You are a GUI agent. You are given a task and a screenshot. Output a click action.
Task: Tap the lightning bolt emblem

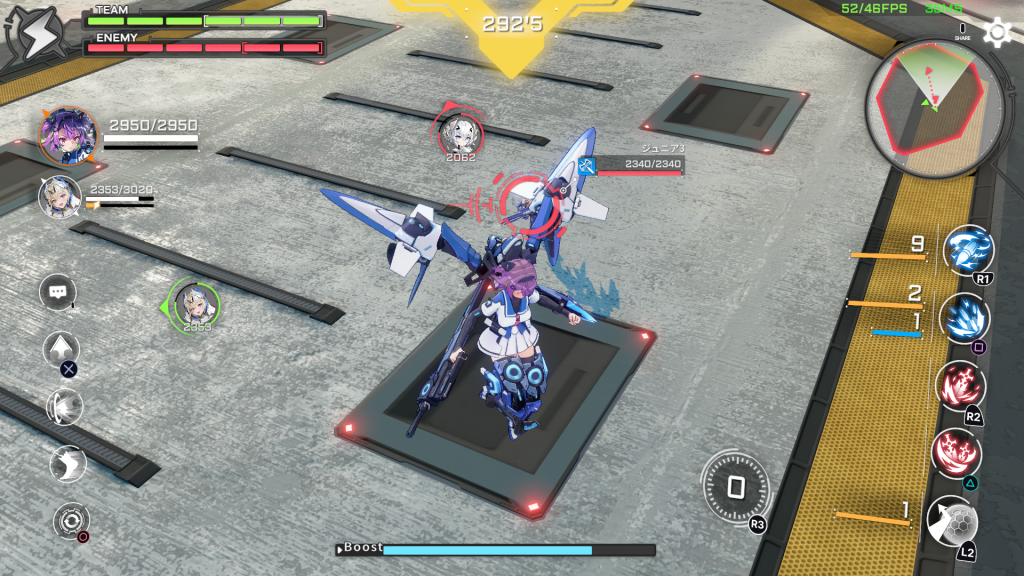(33, 35)
